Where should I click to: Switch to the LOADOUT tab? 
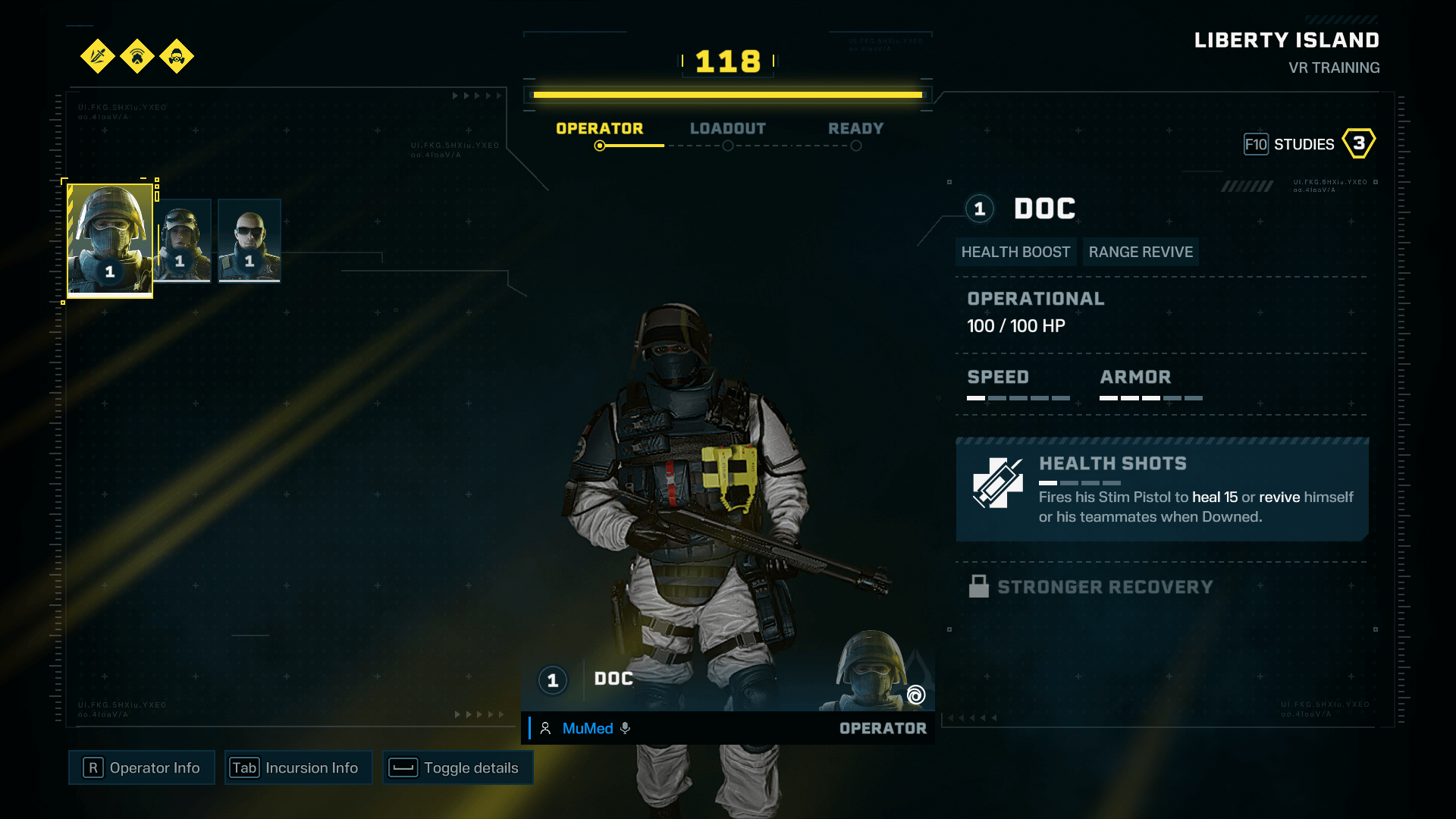click(728, 128)
